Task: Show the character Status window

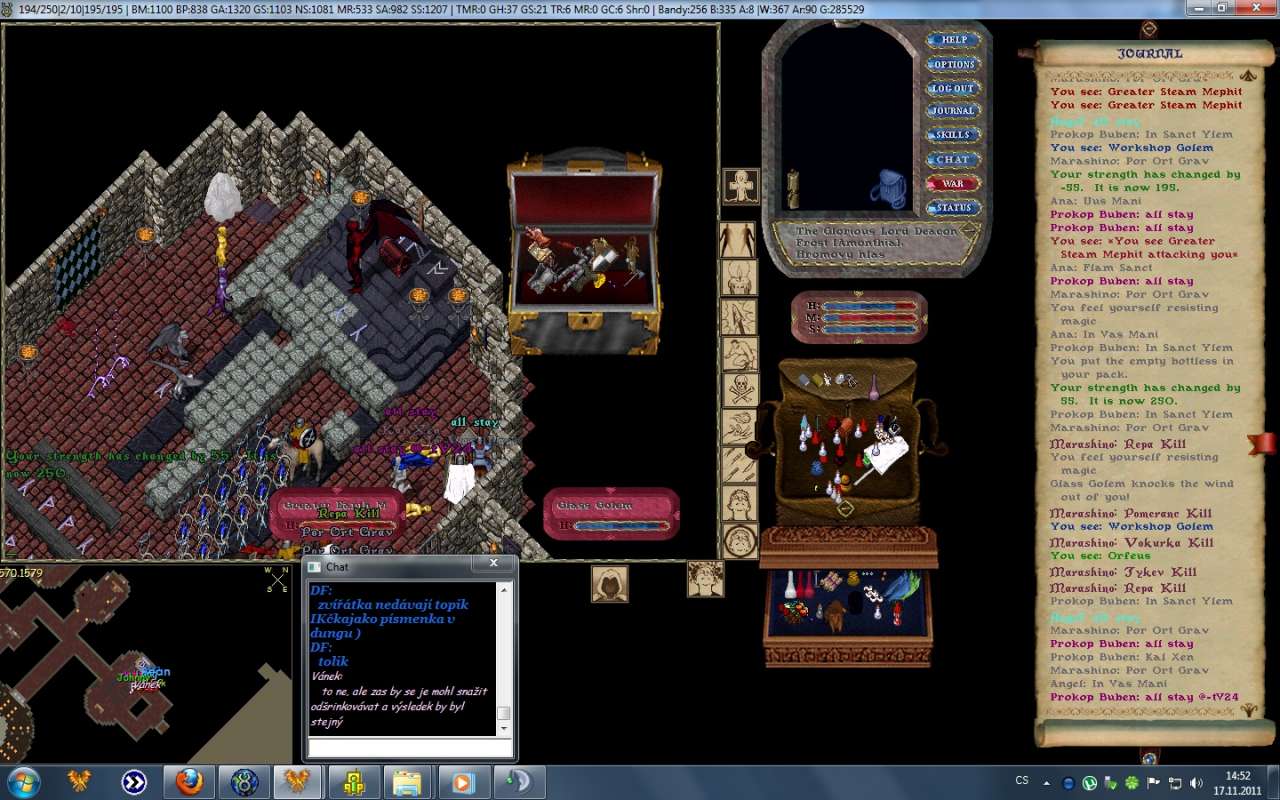Action: click(953, 208)
